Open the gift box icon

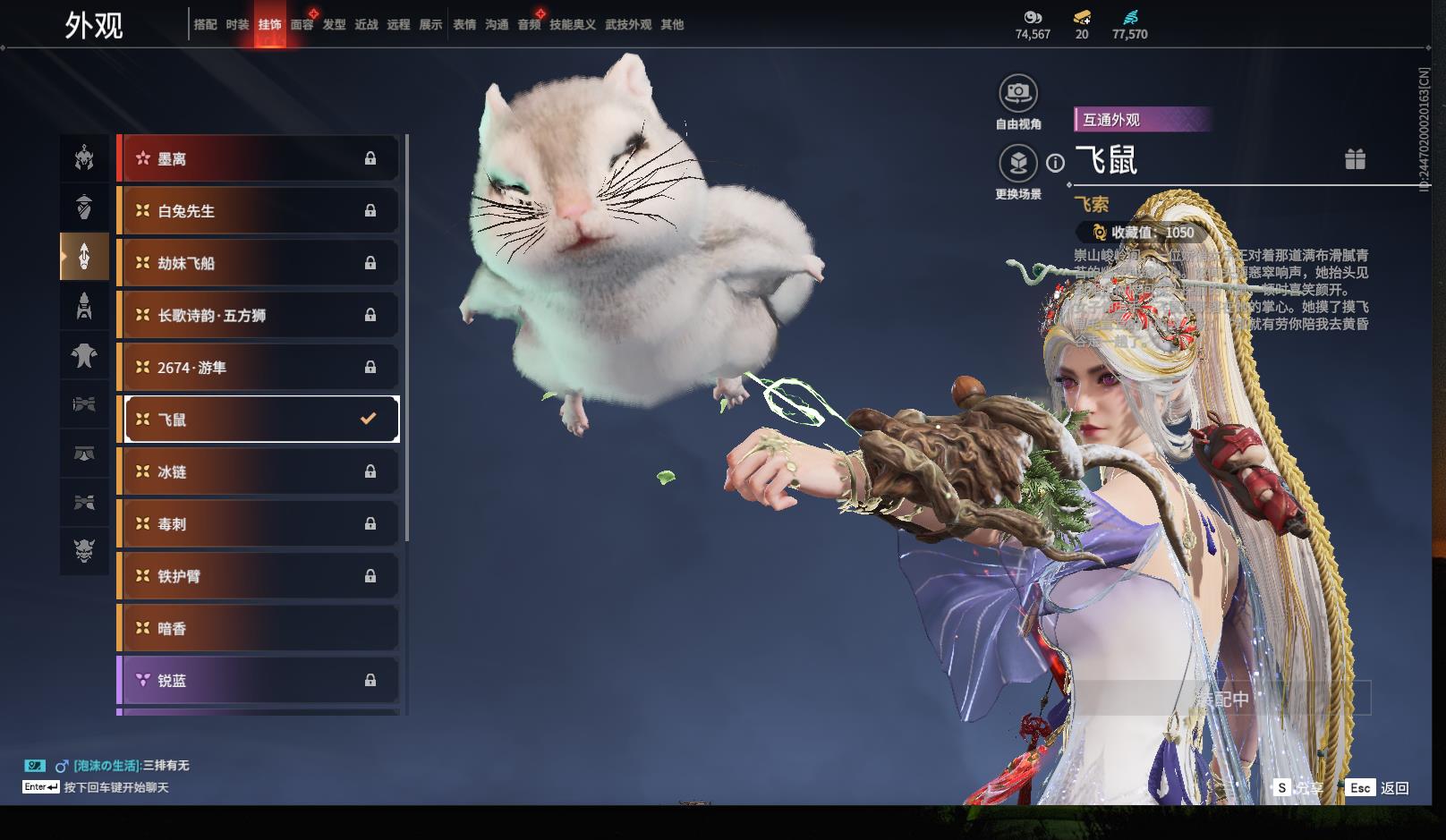[1355, 159]
